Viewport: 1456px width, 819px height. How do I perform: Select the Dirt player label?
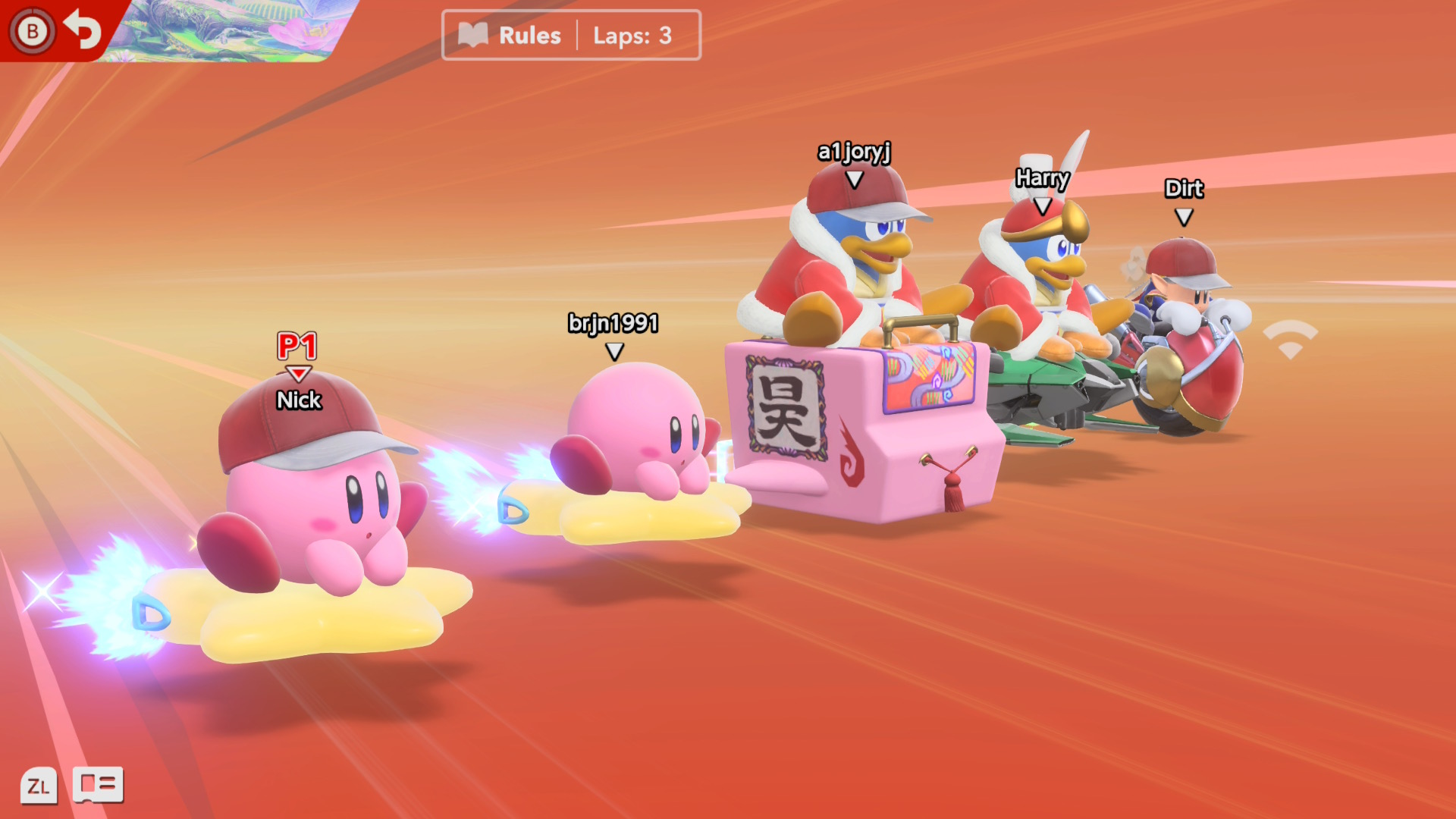pyautogui.click(x=1184, y=190)
